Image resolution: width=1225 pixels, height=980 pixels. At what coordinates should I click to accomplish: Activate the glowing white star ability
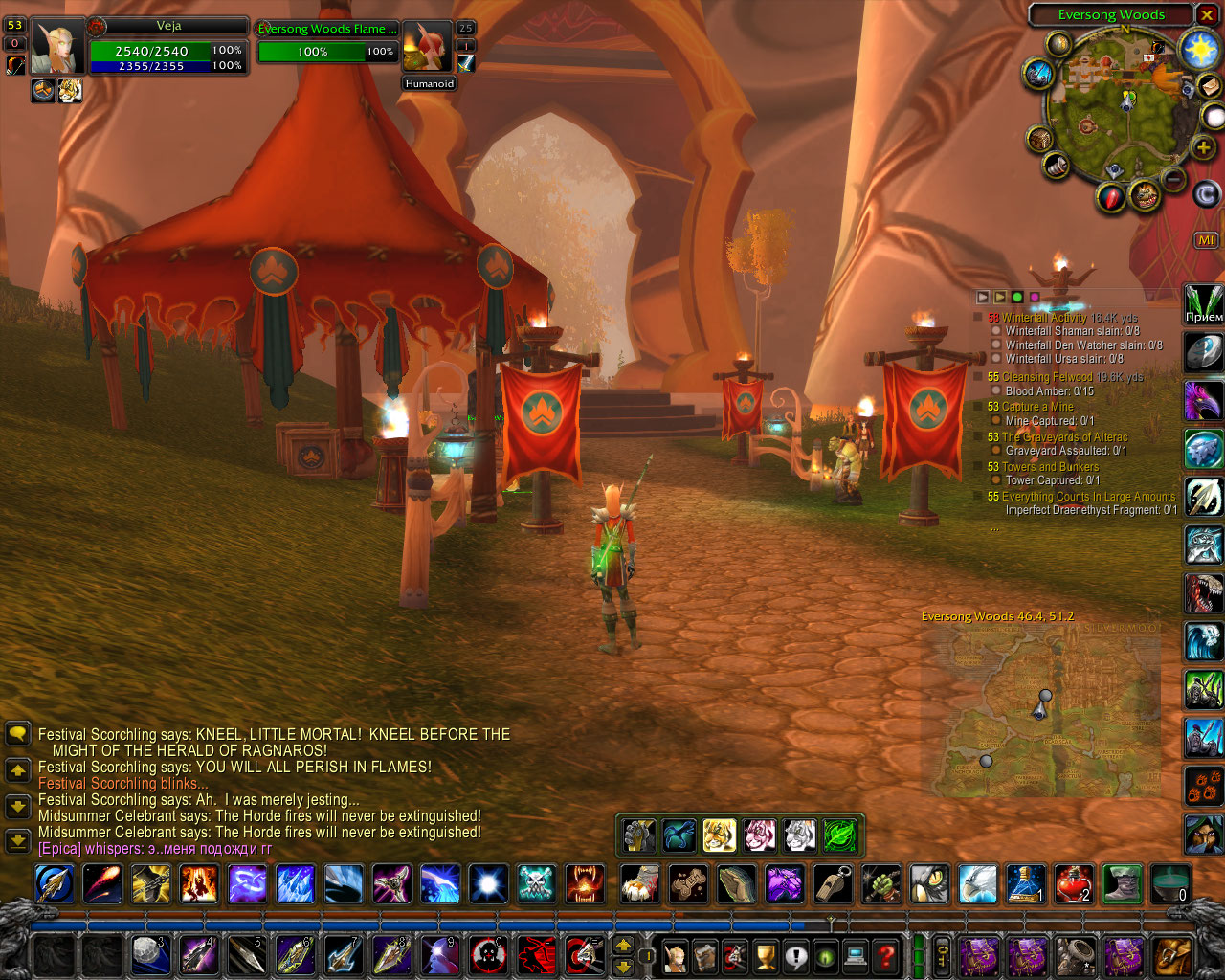click(x=488, y=884)
